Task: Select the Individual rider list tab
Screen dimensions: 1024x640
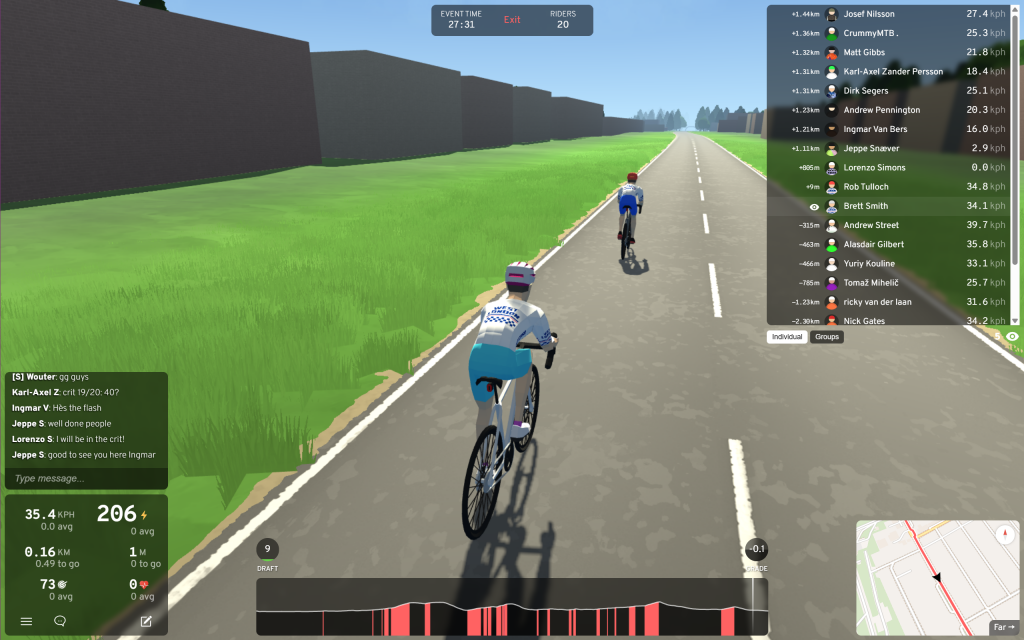Action: click(x=788, y=337)
